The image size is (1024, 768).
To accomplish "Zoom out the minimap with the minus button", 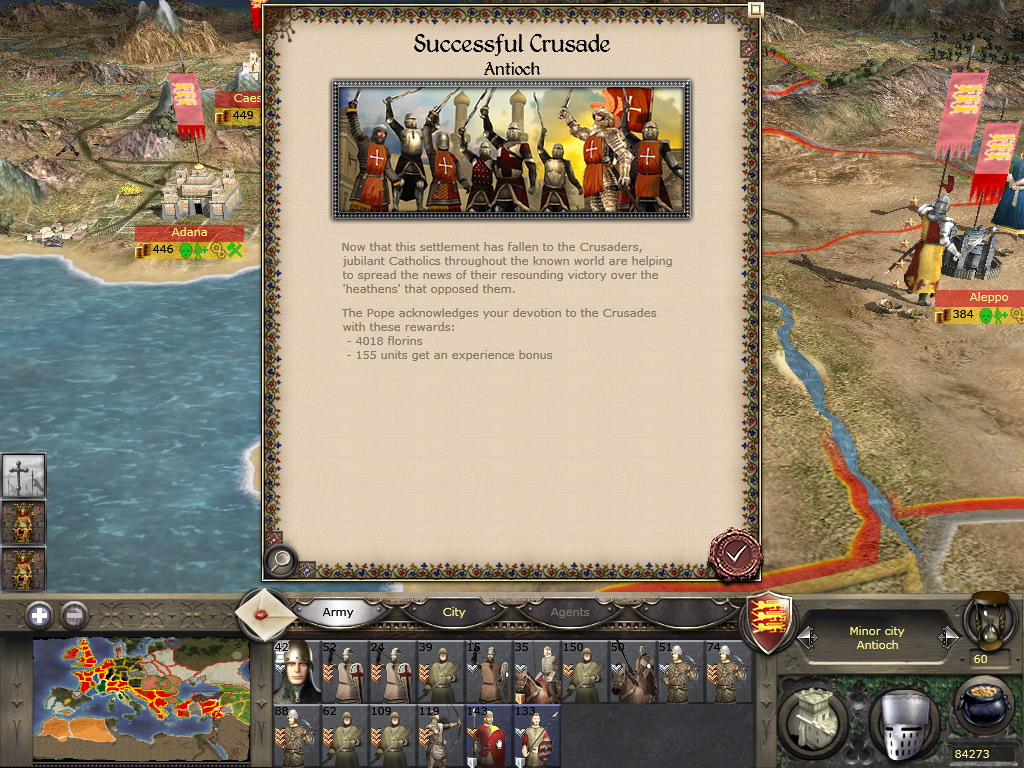I will click(x=74, y=615).
